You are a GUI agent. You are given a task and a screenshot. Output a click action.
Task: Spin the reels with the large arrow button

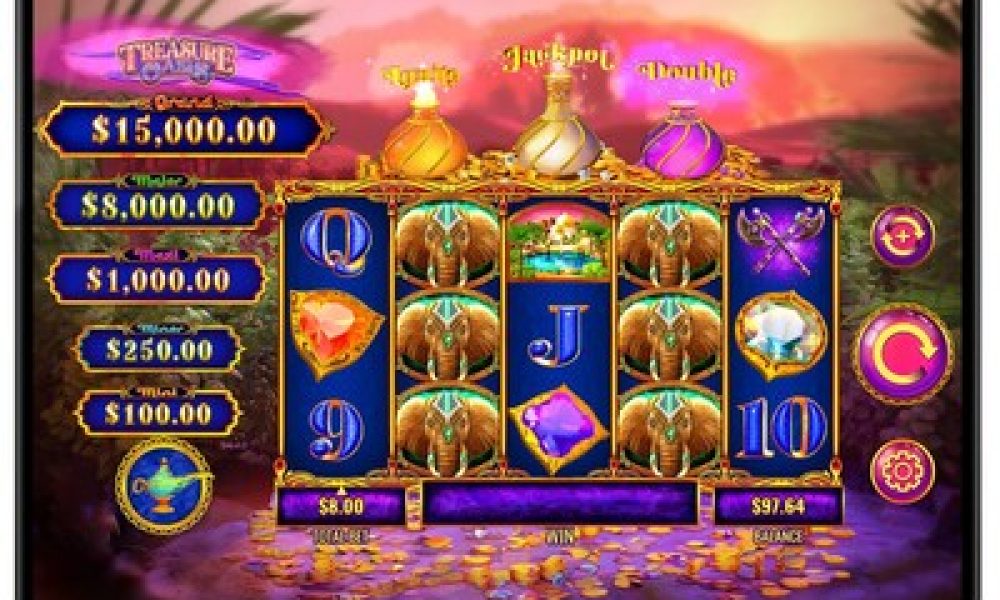903,354
